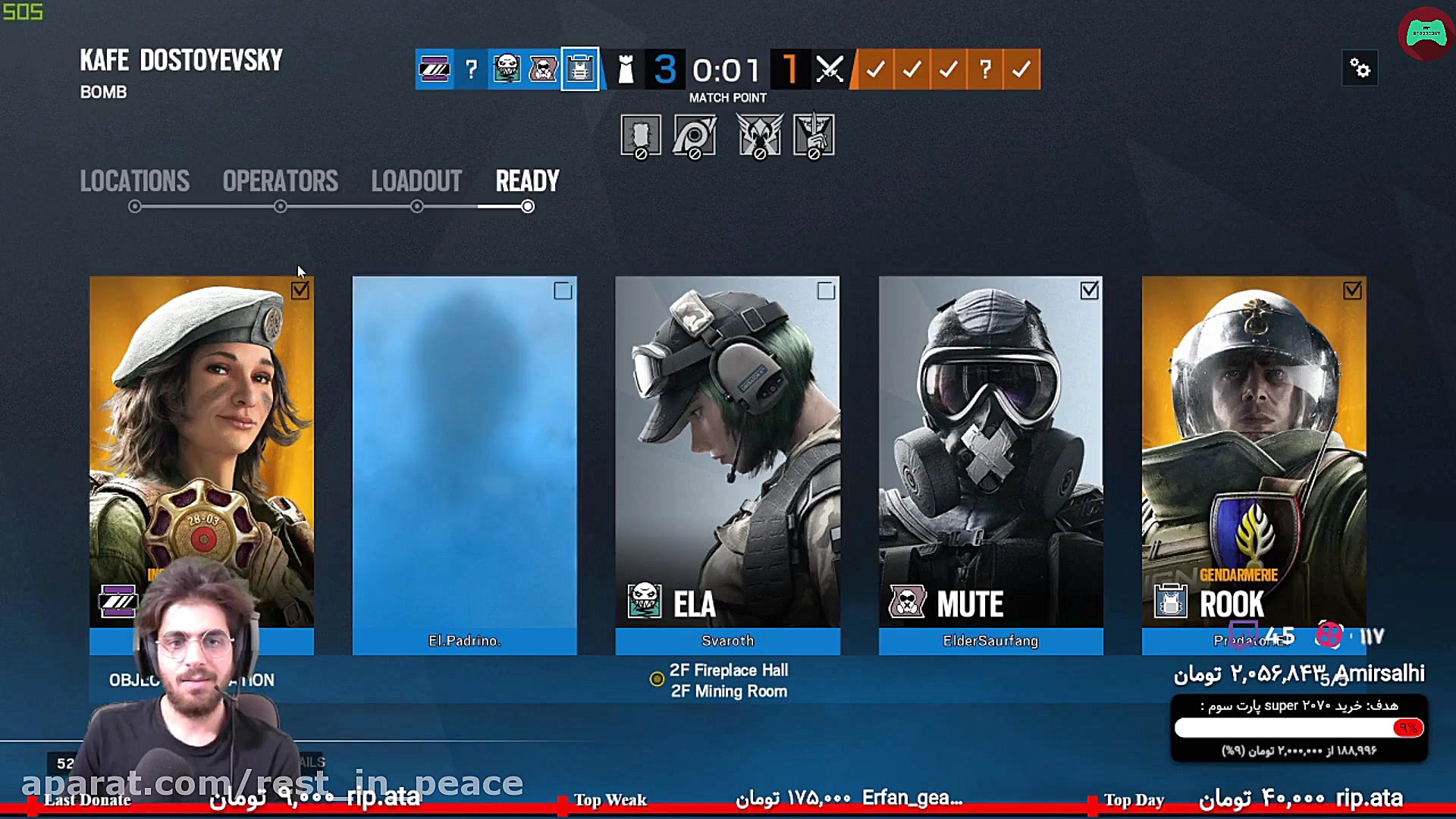Click the READY button

[527, 182]
